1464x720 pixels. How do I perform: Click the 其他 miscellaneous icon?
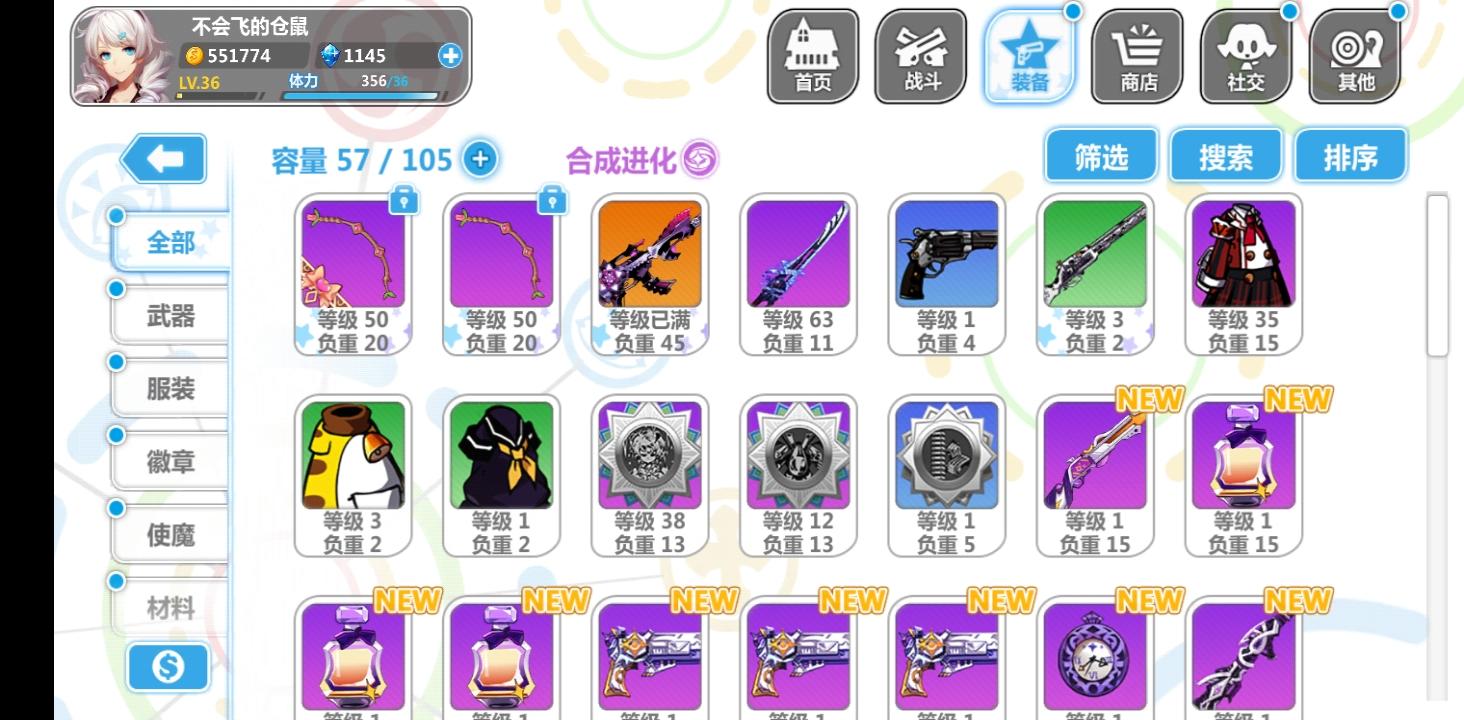tap(1355, 55)
